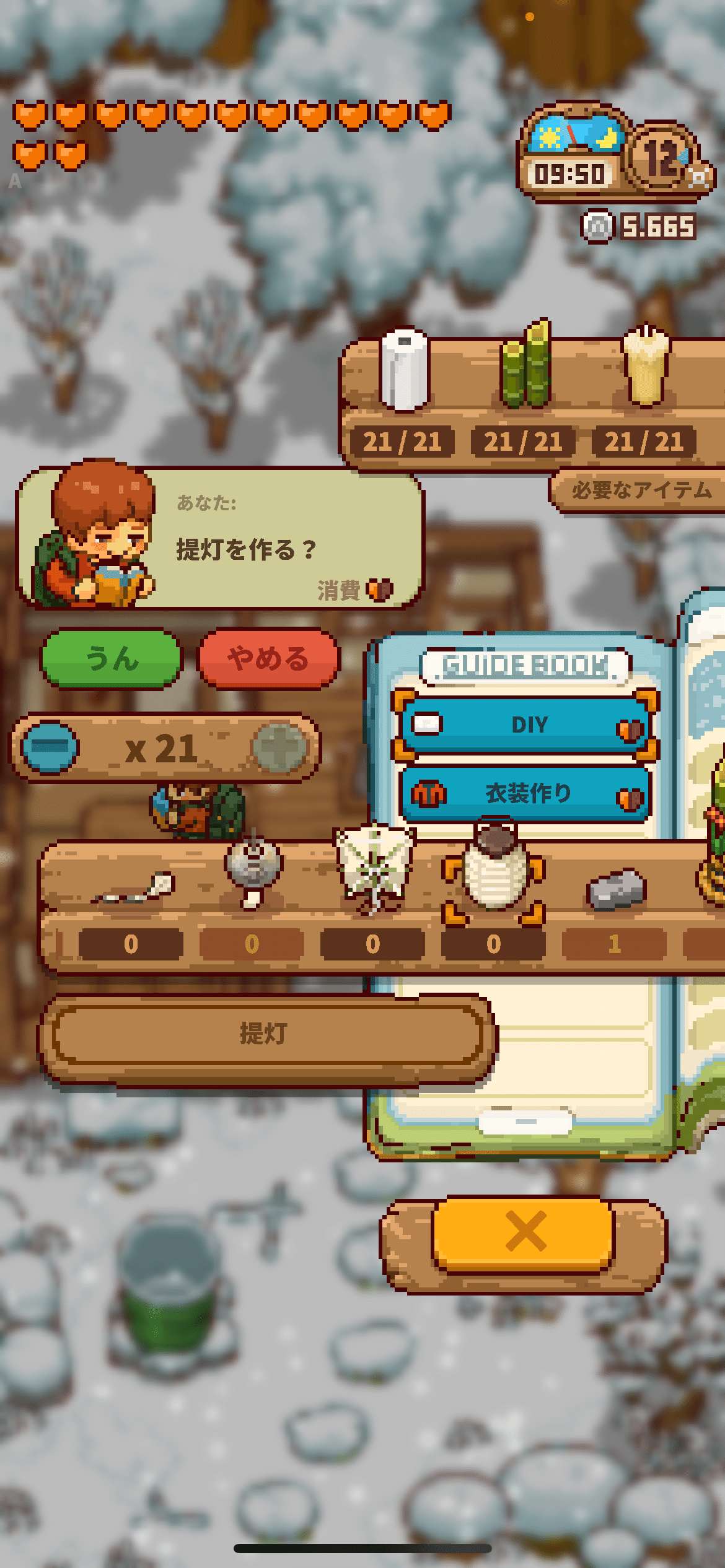Choose the gray stone recipe slot
Screen dimensions: 725x1568
(616, 889)
